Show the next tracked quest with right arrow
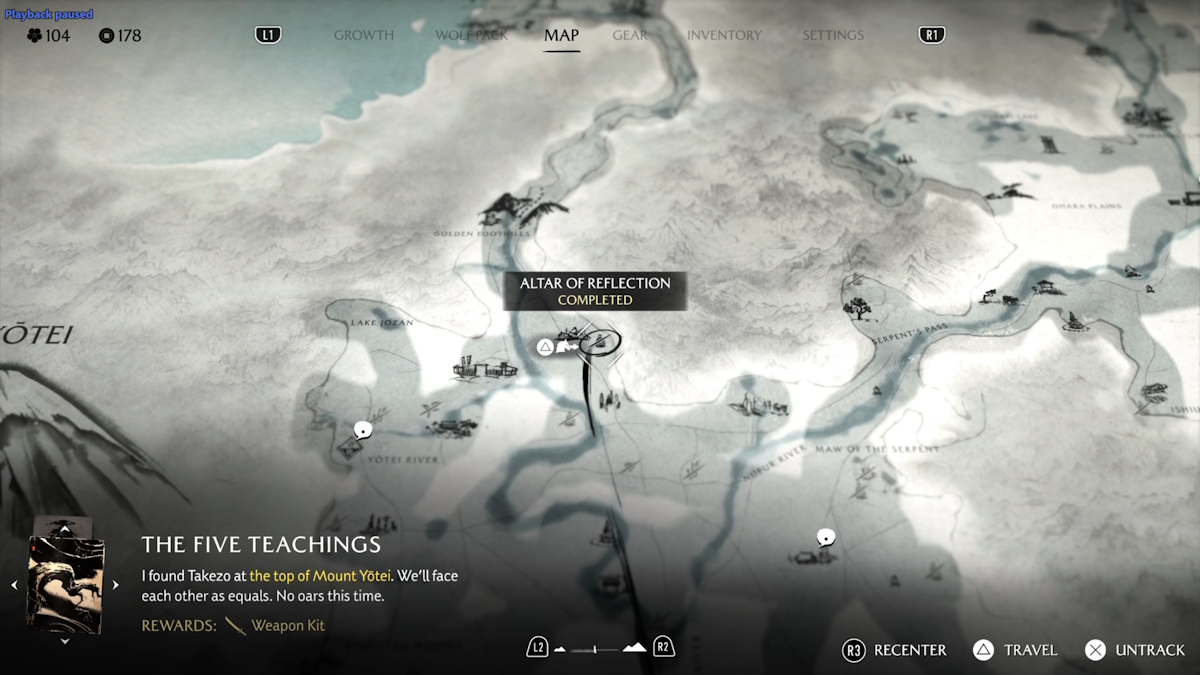 116,585
